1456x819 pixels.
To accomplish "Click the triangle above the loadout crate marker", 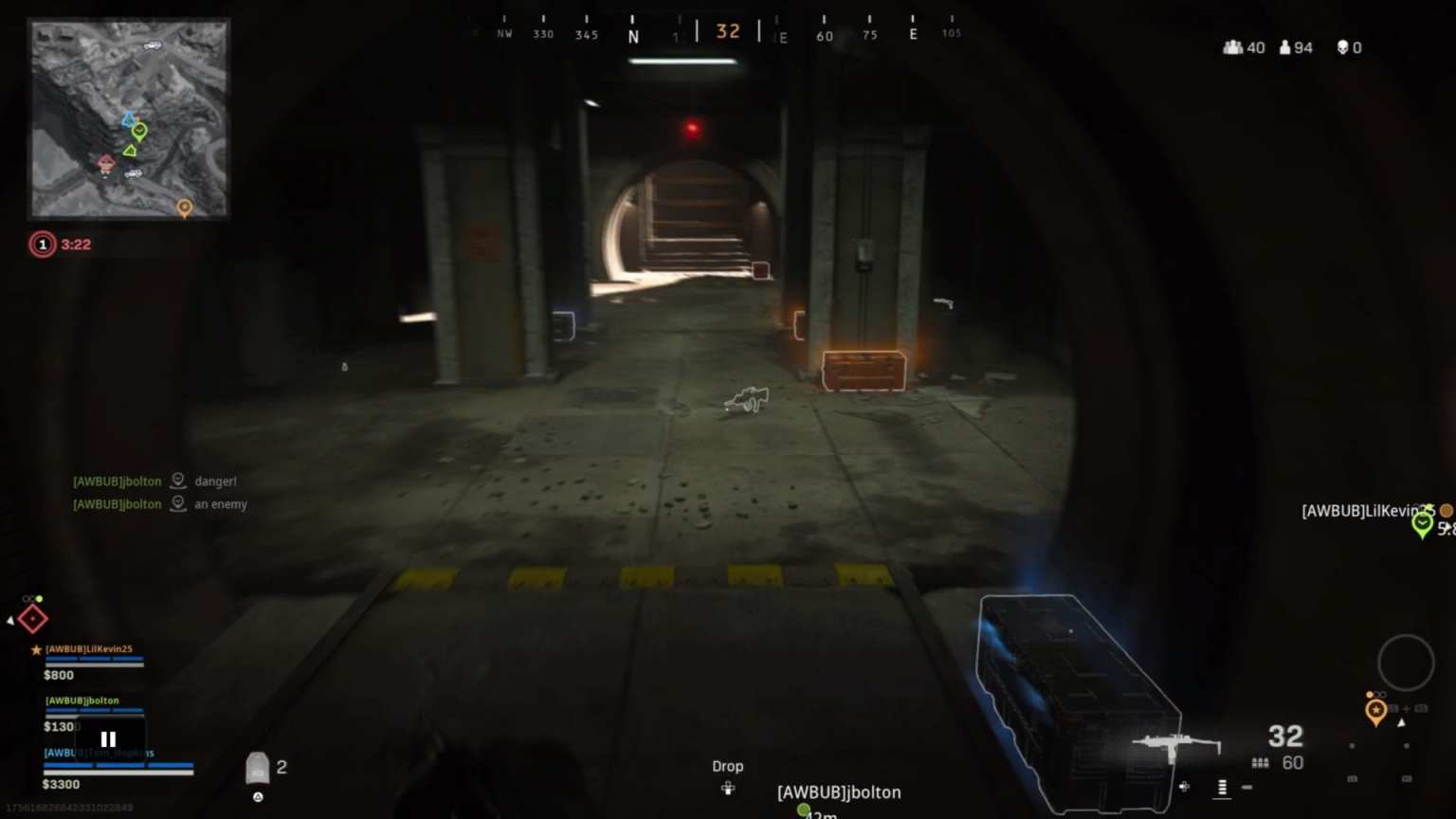I will (1401, 722).
